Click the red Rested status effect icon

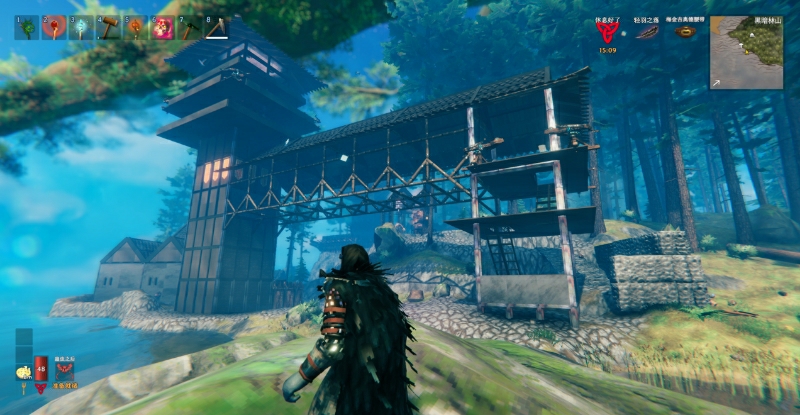click(606, 32)
